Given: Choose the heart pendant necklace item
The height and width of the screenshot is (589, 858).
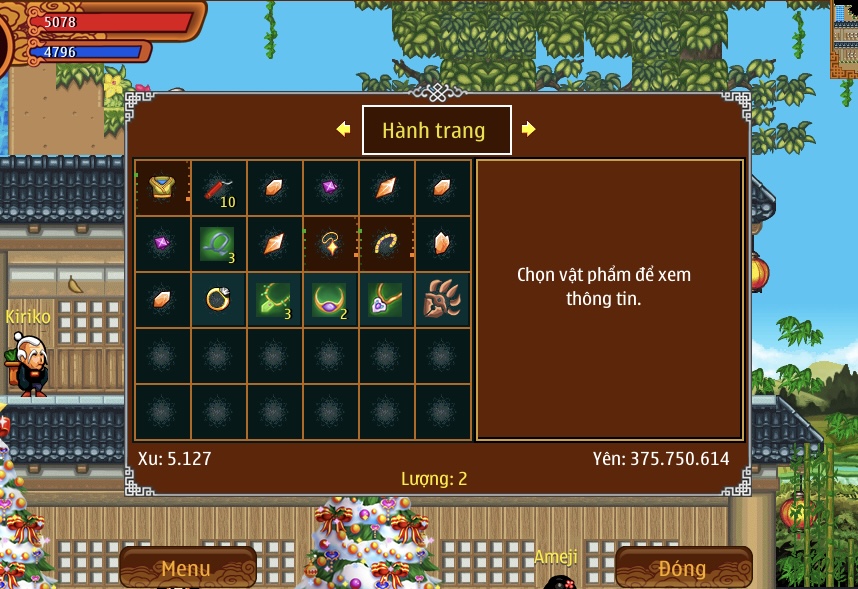Looking at the screenshot, I should tap(386, 300).
